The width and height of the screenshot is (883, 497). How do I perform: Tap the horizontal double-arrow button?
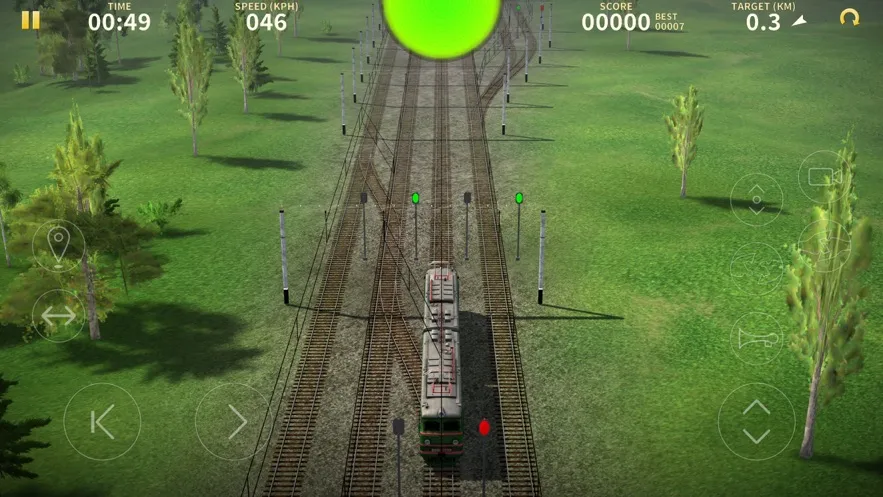(x=58, y=316)
